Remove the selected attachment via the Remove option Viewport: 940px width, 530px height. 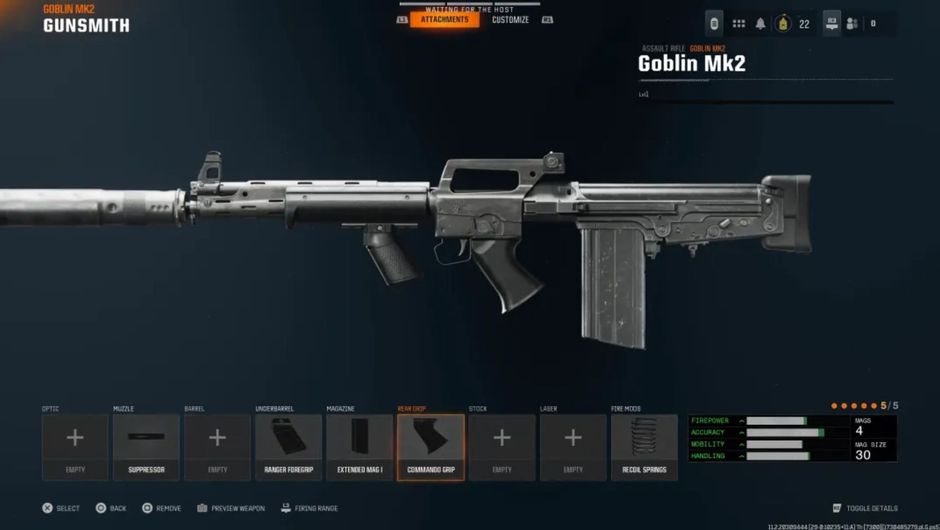(161, 508)
